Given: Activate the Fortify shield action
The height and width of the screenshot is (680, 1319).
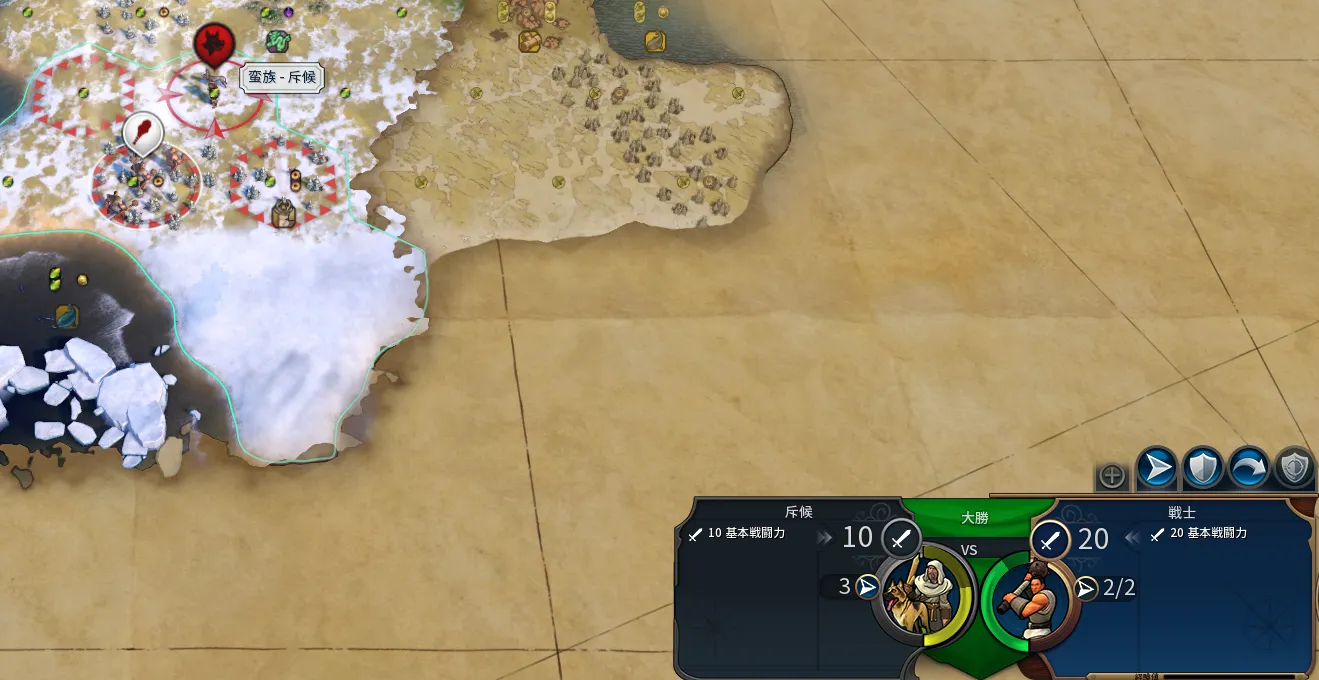Looking at the screenshot, I should click(x=1203, y=467).
